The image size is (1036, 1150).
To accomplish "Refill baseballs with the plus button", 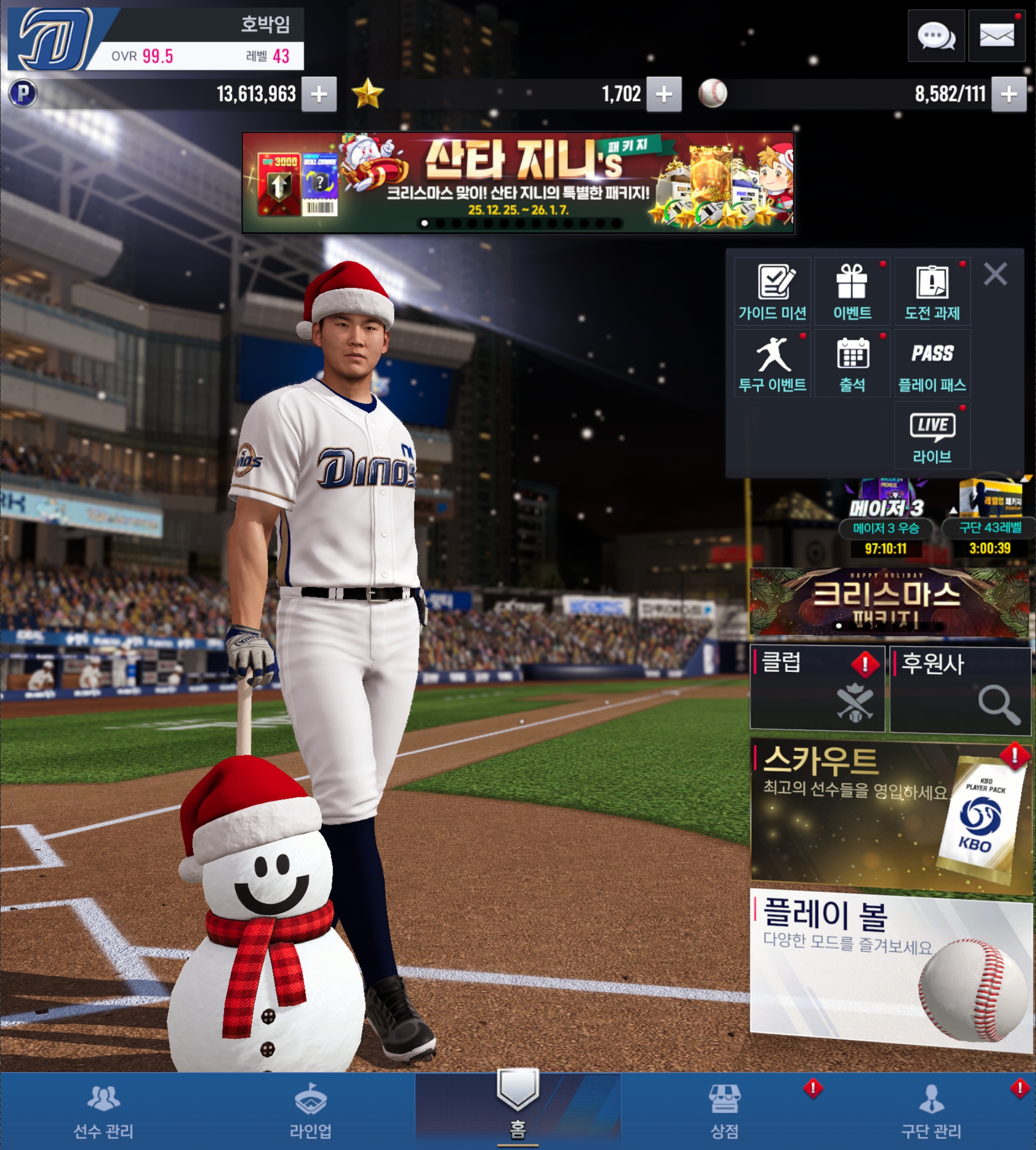I will [x=1009, y=94].
